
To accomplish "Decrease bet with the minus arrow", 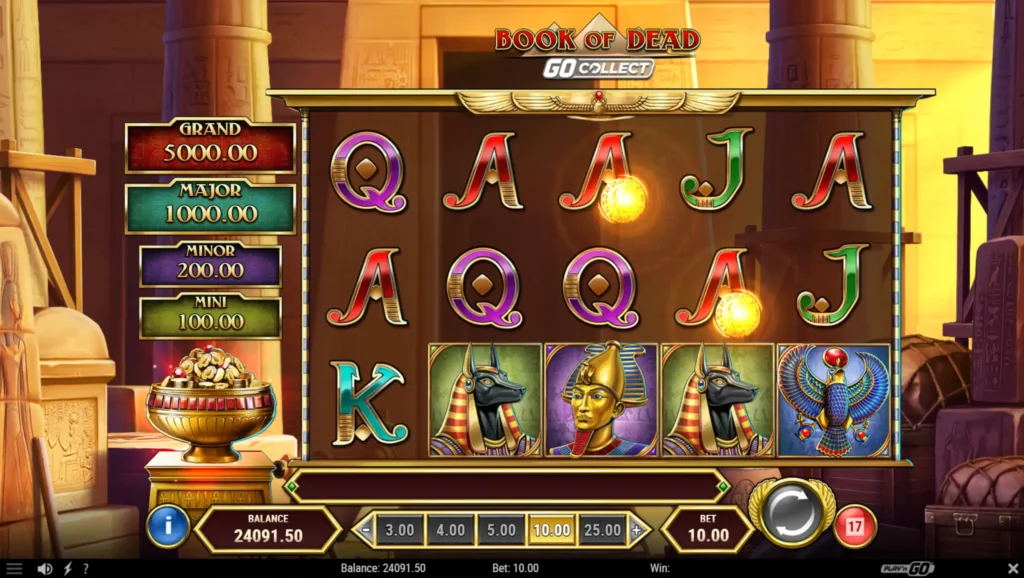I will 366,529.
